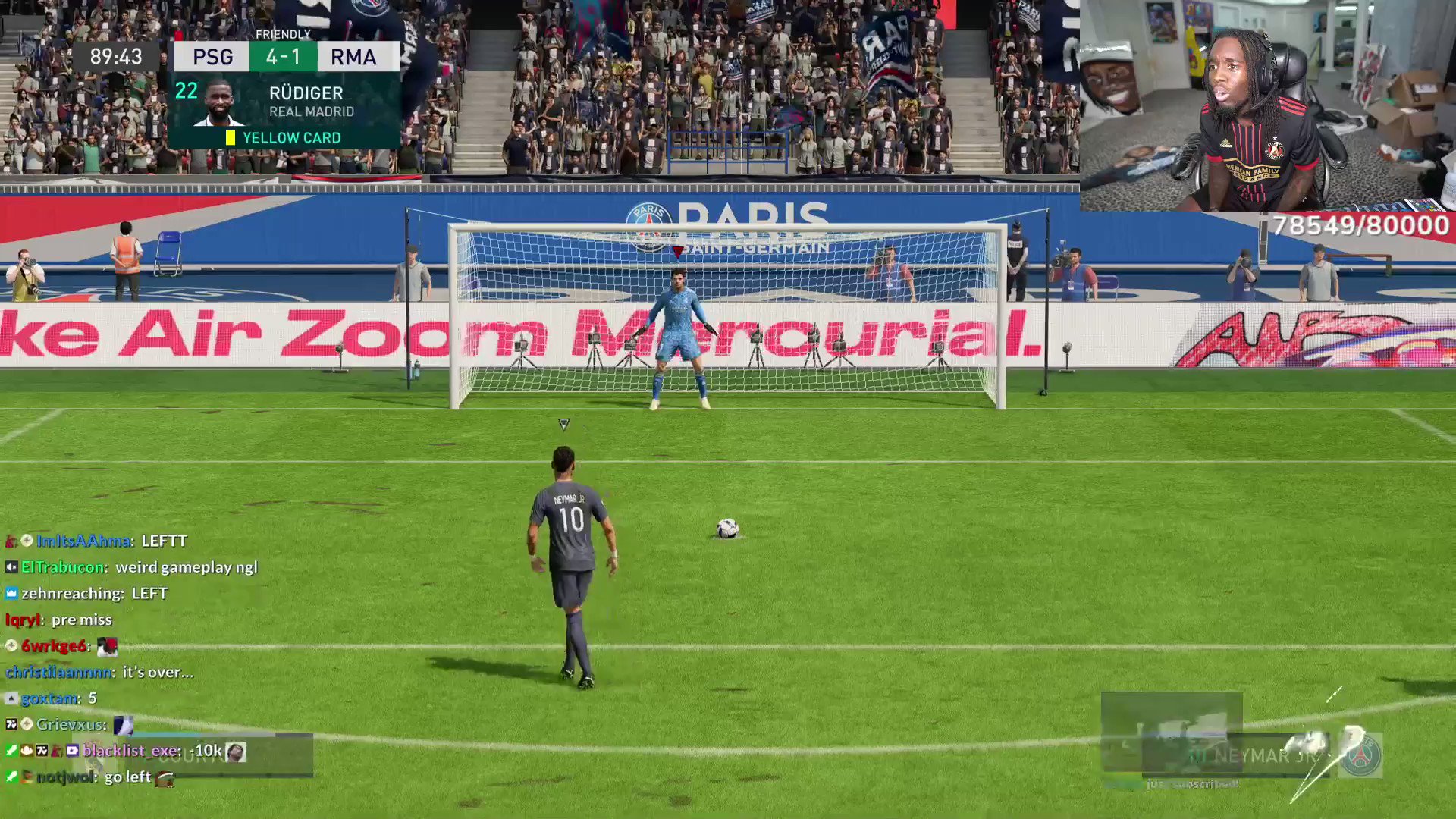Click the green moderator sword badge next to notjwol
1456x819 pixels.
coord(12,777)
